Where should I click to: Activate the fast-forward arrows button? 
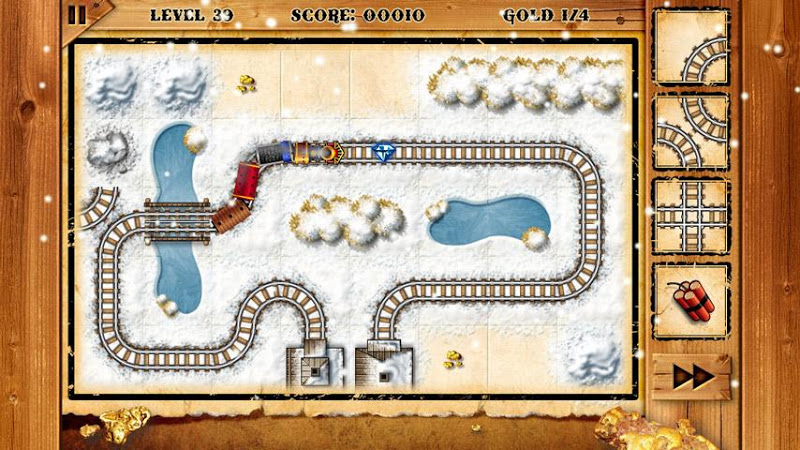691,377
